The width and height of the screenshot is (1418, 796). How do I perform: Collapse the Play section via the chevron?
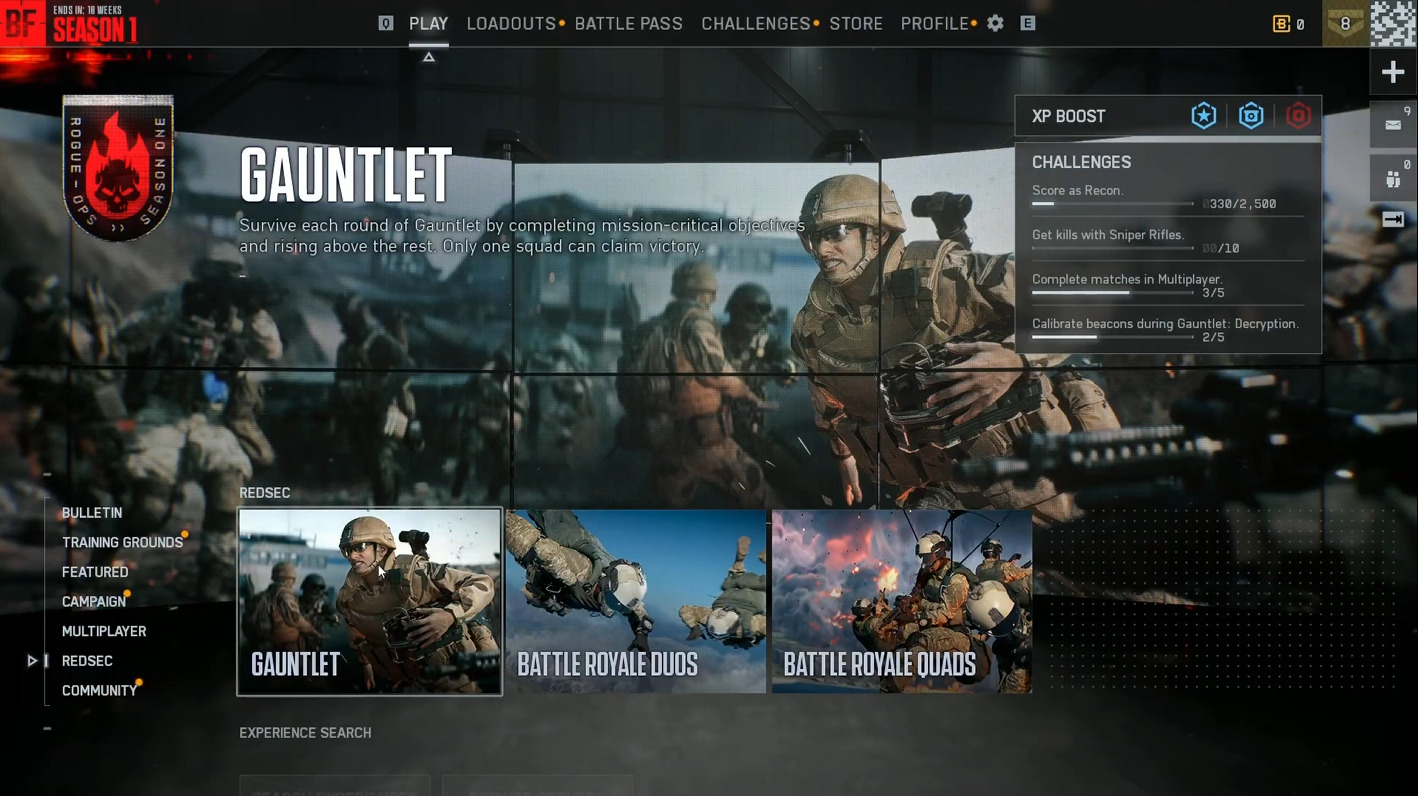tap(428, 57)
